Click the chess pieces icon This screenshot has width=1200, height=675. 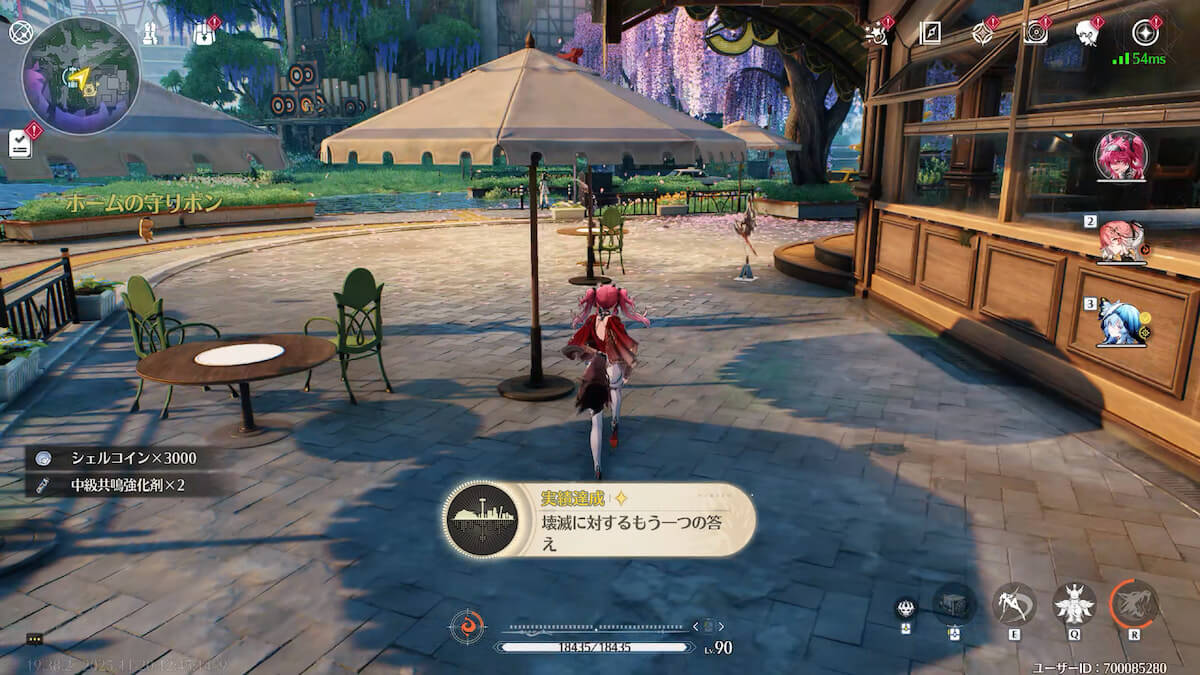[x=151, y=33]
